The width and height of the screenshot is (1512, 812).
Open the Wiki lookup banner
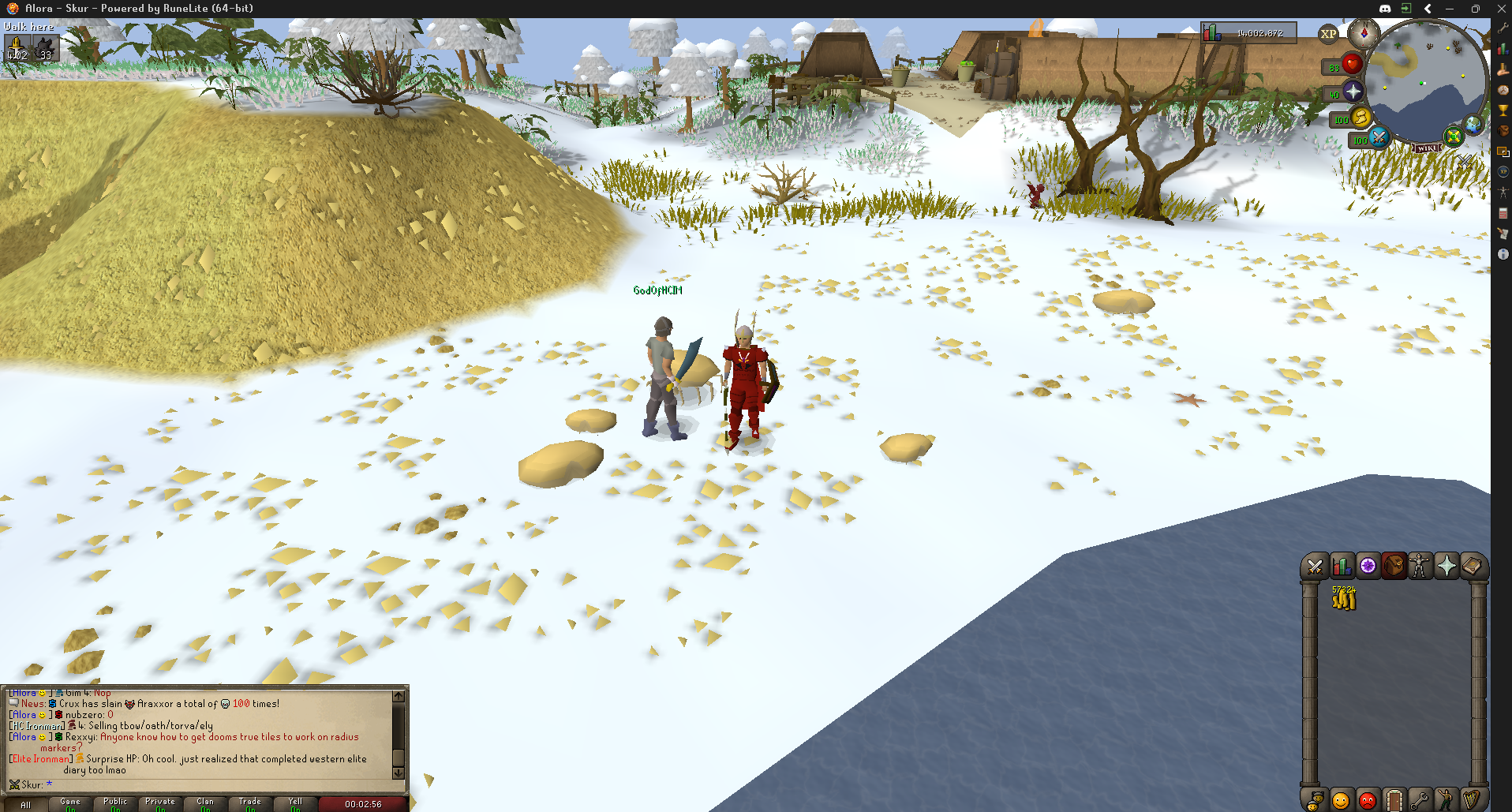1427,147
